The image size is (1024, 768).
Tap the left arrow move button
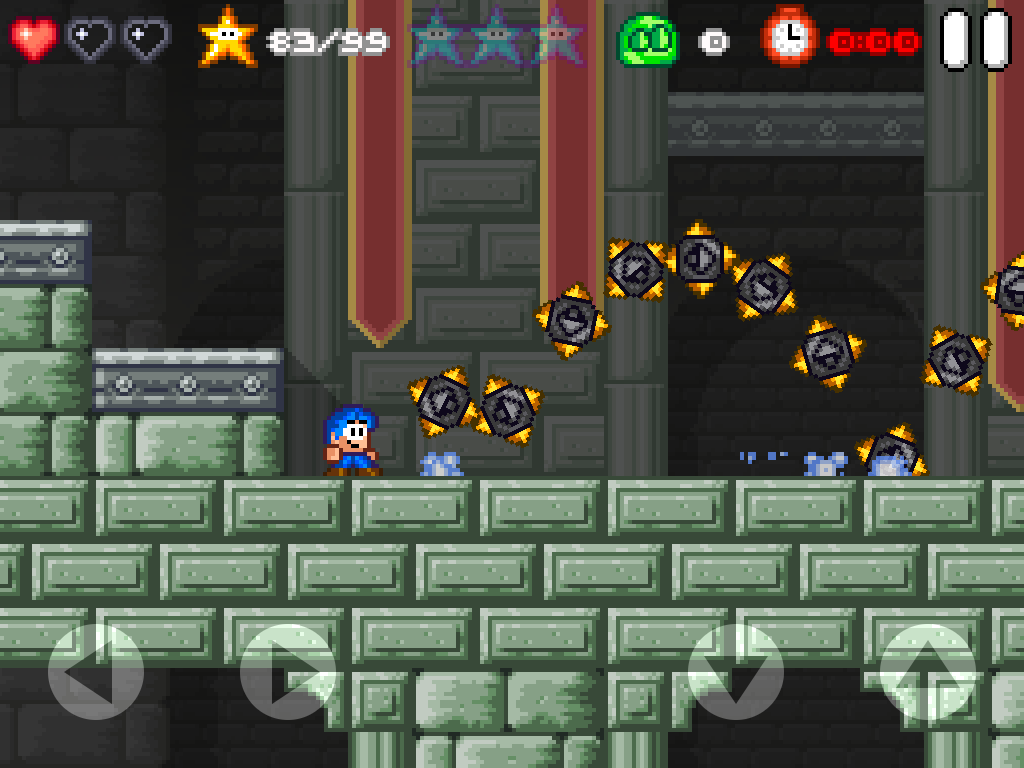pyautogui.click(x=96, y=672)
